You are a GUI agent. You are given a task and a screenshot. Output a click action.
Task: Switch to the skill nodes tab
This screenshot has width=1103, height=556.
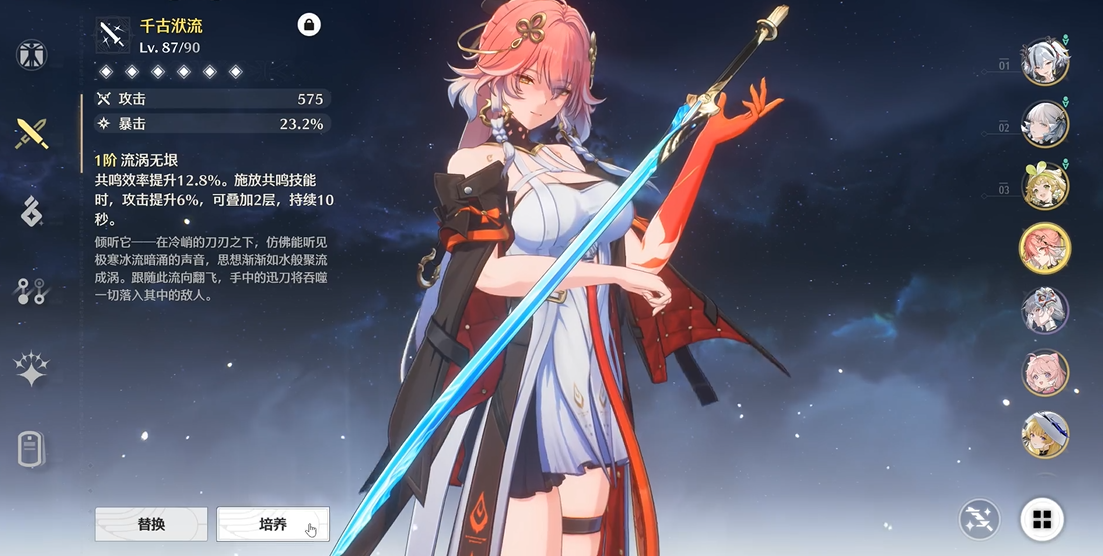pyautogui.click(x=31, y=291)
